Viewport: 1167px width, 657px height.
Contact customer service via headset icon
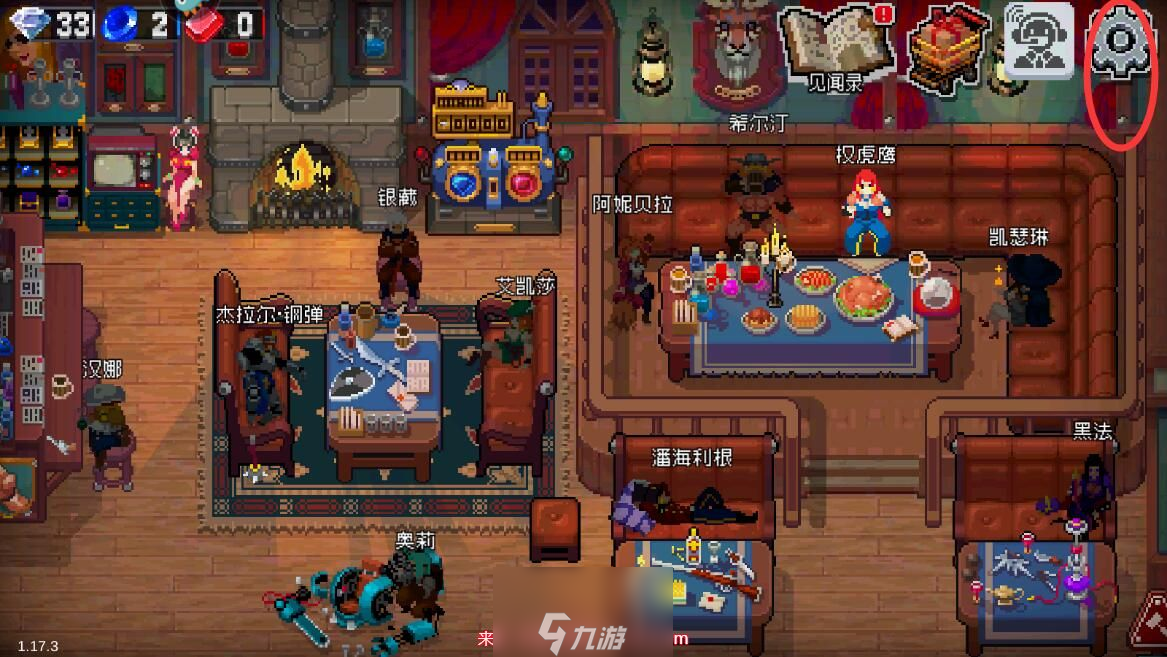[x=1038, y=42]
